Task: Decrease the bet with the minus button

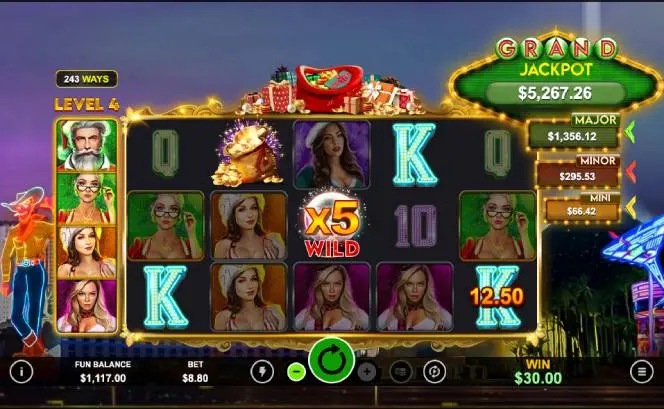Action: [295, 372]
